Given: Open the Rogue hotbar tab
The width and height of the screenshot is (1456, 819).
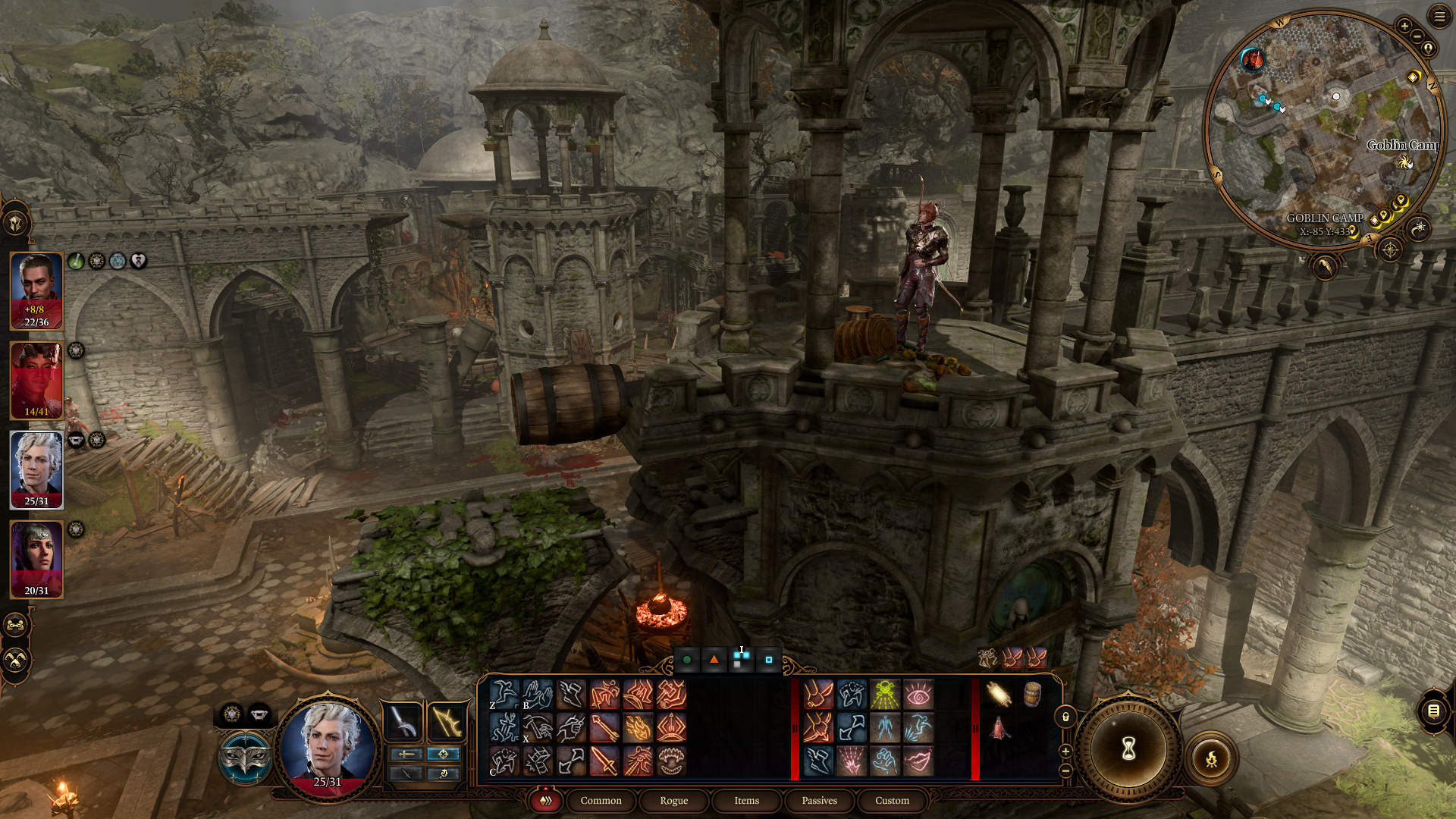Looking at the screenshot, I should tap(673, 801).
